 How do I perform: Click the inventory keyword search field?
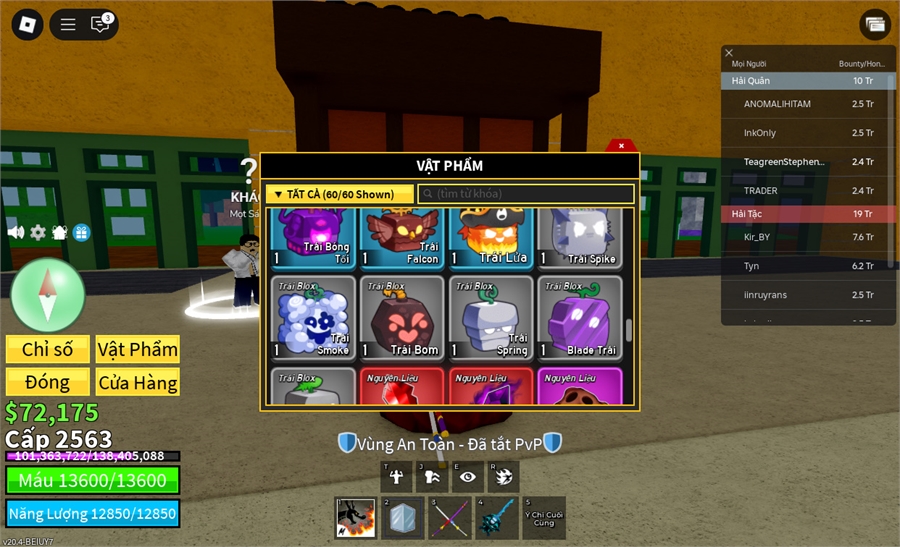(x=526, y=194)
